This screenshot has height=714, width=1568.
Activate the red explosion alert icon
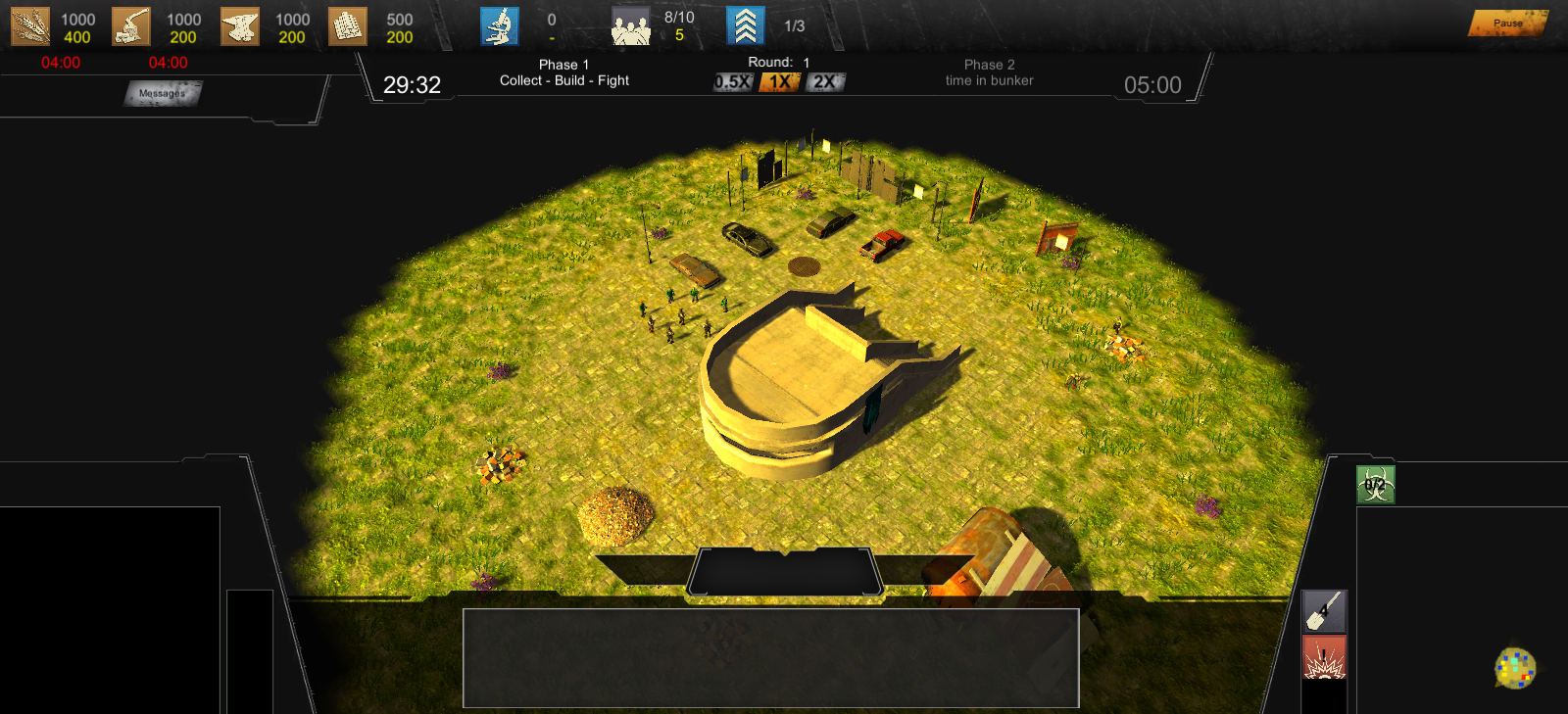[1324, 657]
